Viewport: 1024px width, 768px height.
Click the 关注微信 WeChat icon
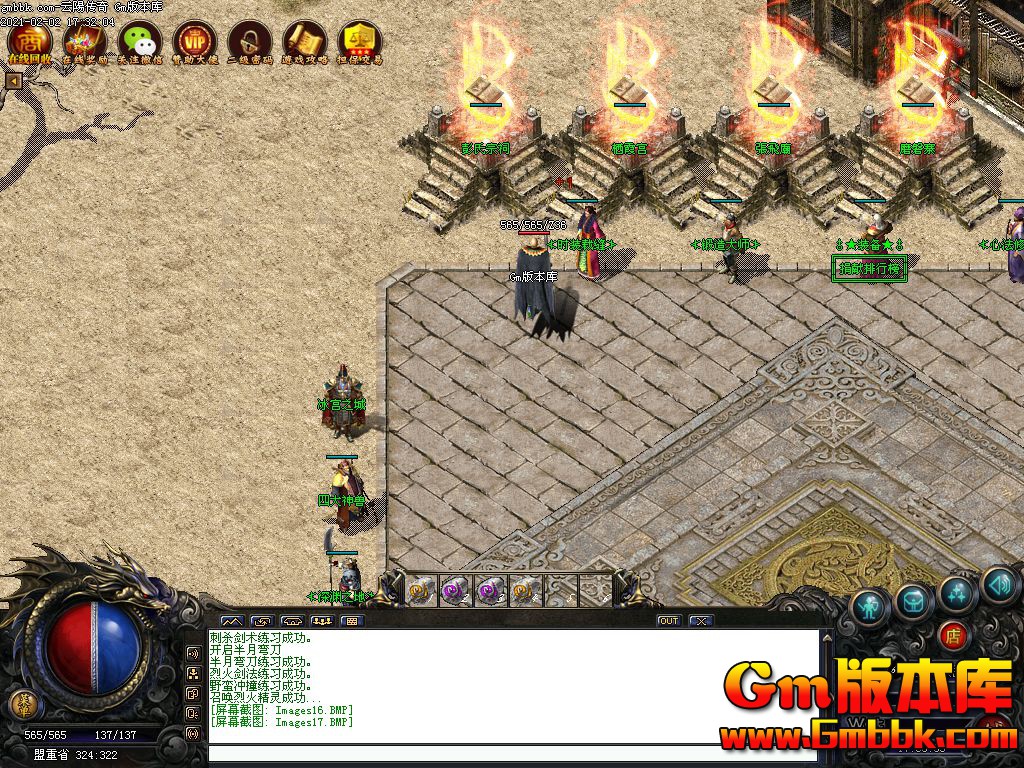[140, 41]
